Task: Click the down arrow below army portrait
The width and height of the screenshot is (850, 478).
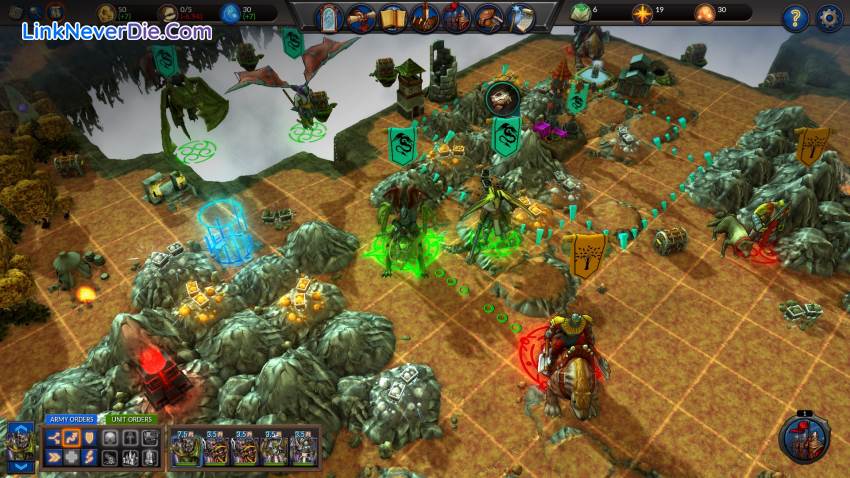Action: click(22, 465)
